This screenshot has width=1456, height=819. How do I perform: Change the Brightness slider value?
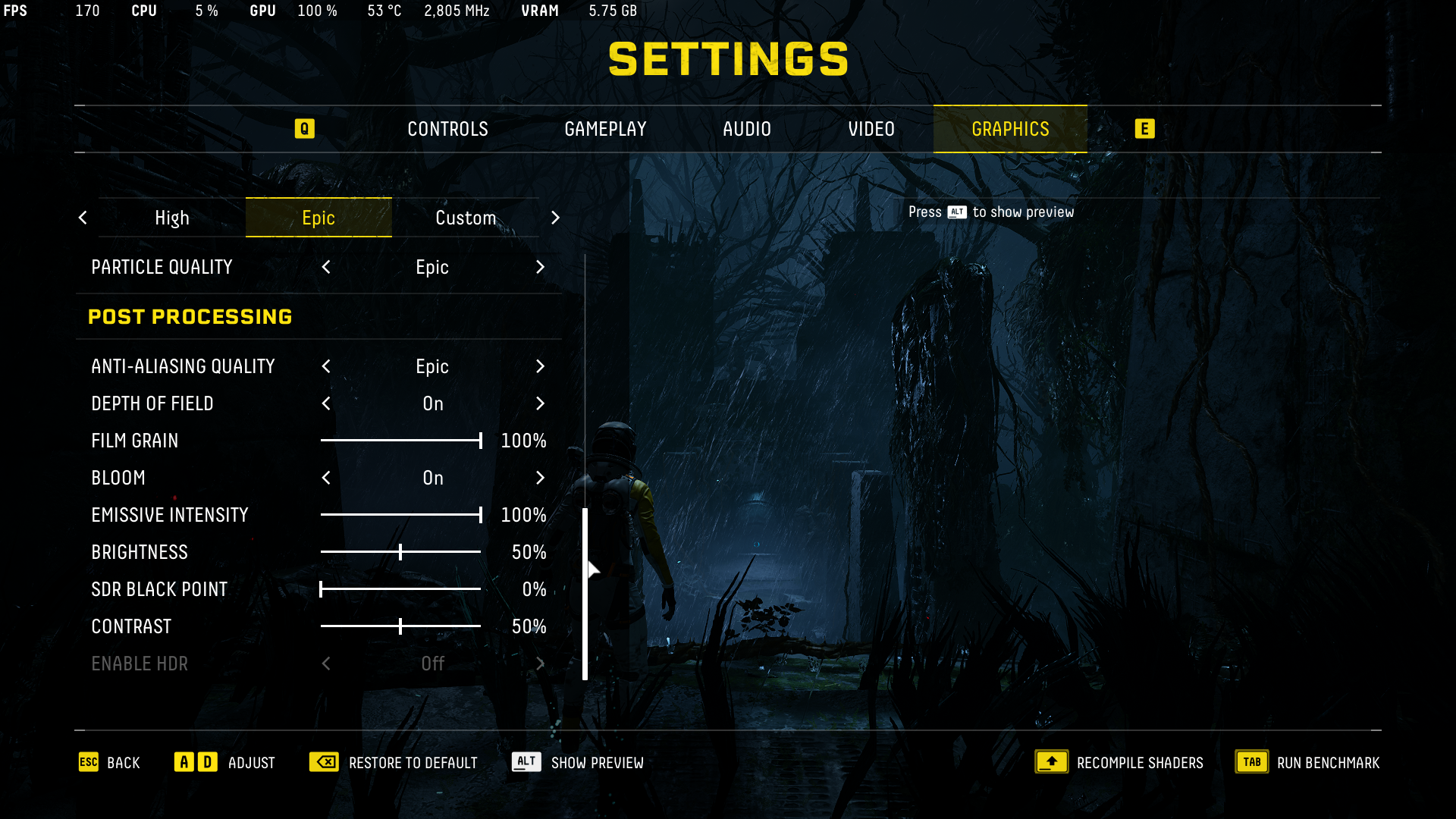400,552
